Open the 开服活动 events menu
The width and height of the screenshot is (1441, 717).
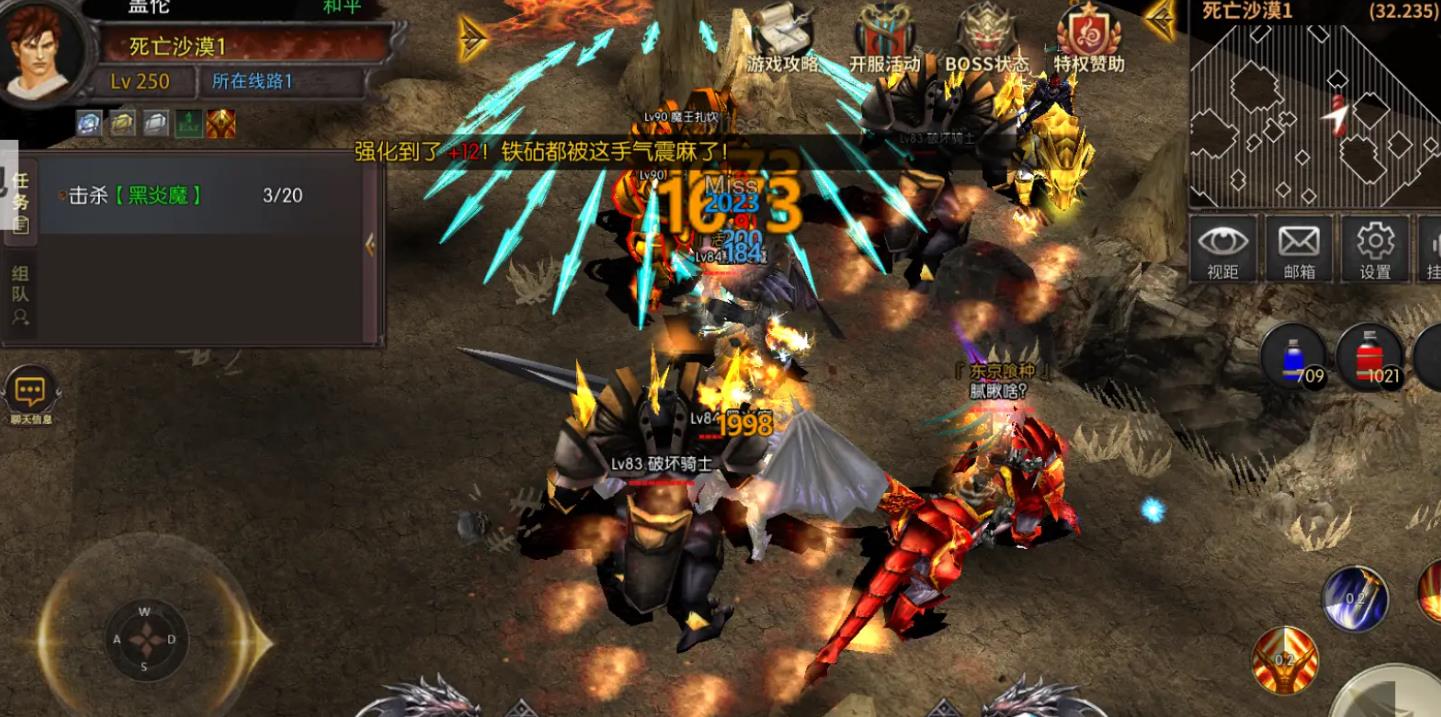[x=884, y=39]
